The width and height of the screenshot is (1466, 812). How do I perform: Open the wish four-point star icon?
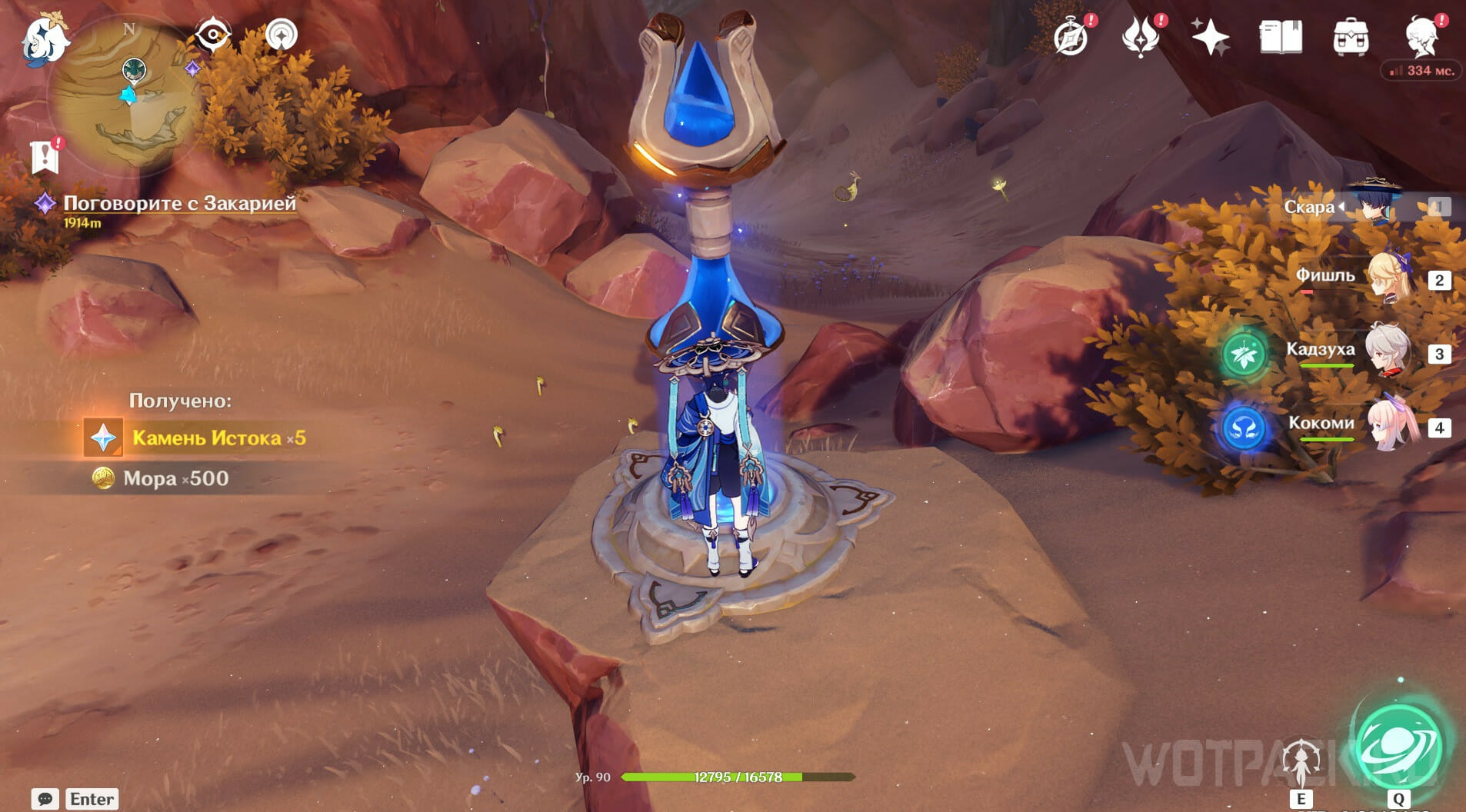(x=1210, y=37)
